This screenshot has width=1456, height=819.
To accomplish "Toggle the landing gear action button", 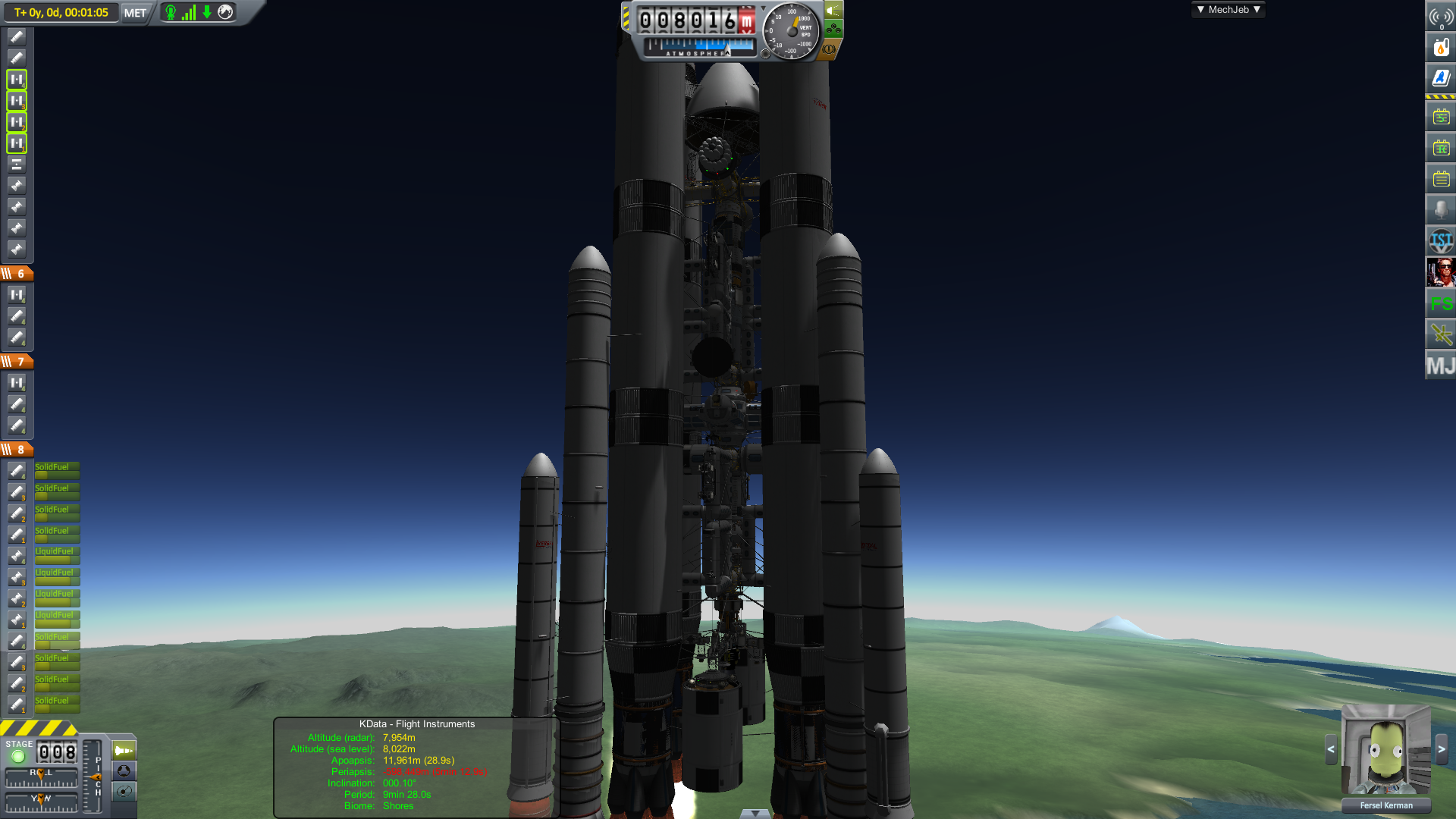I will pos(833,30).
